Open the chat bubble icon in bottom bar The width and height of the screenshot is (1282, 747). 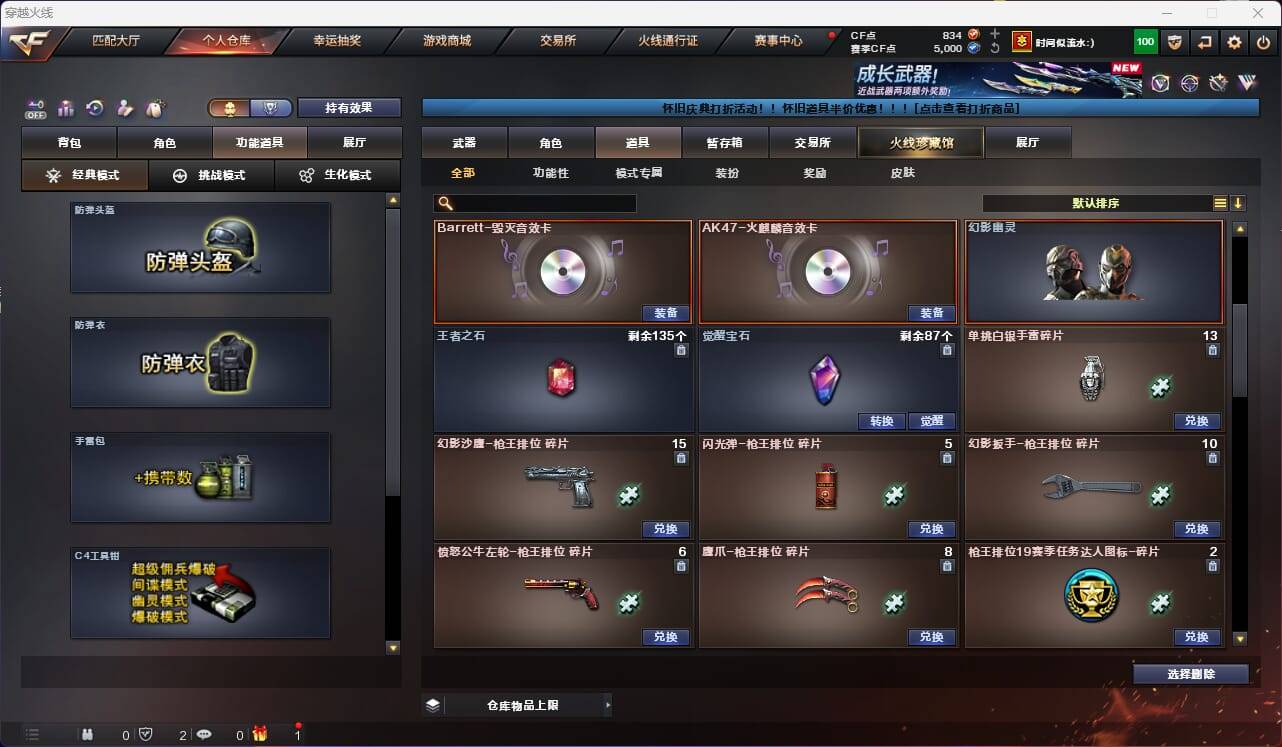(x=203, y=734)
